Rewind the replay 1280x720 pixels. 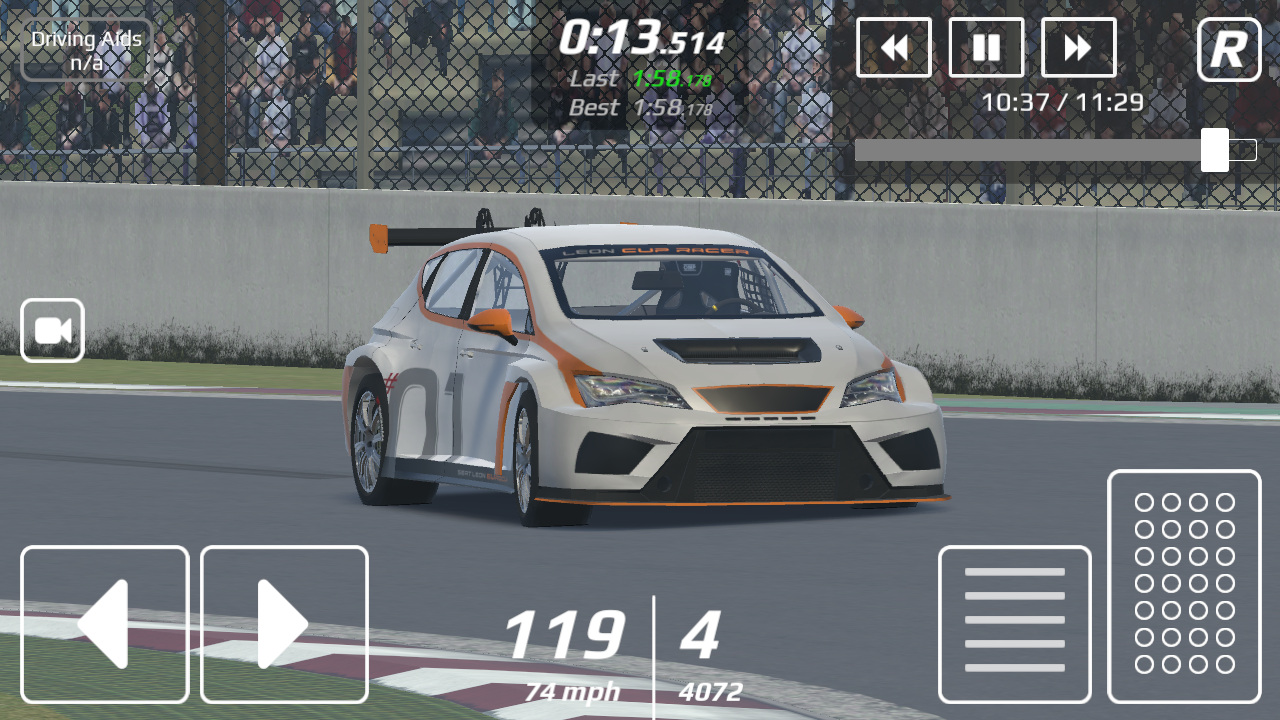[893, 48]
